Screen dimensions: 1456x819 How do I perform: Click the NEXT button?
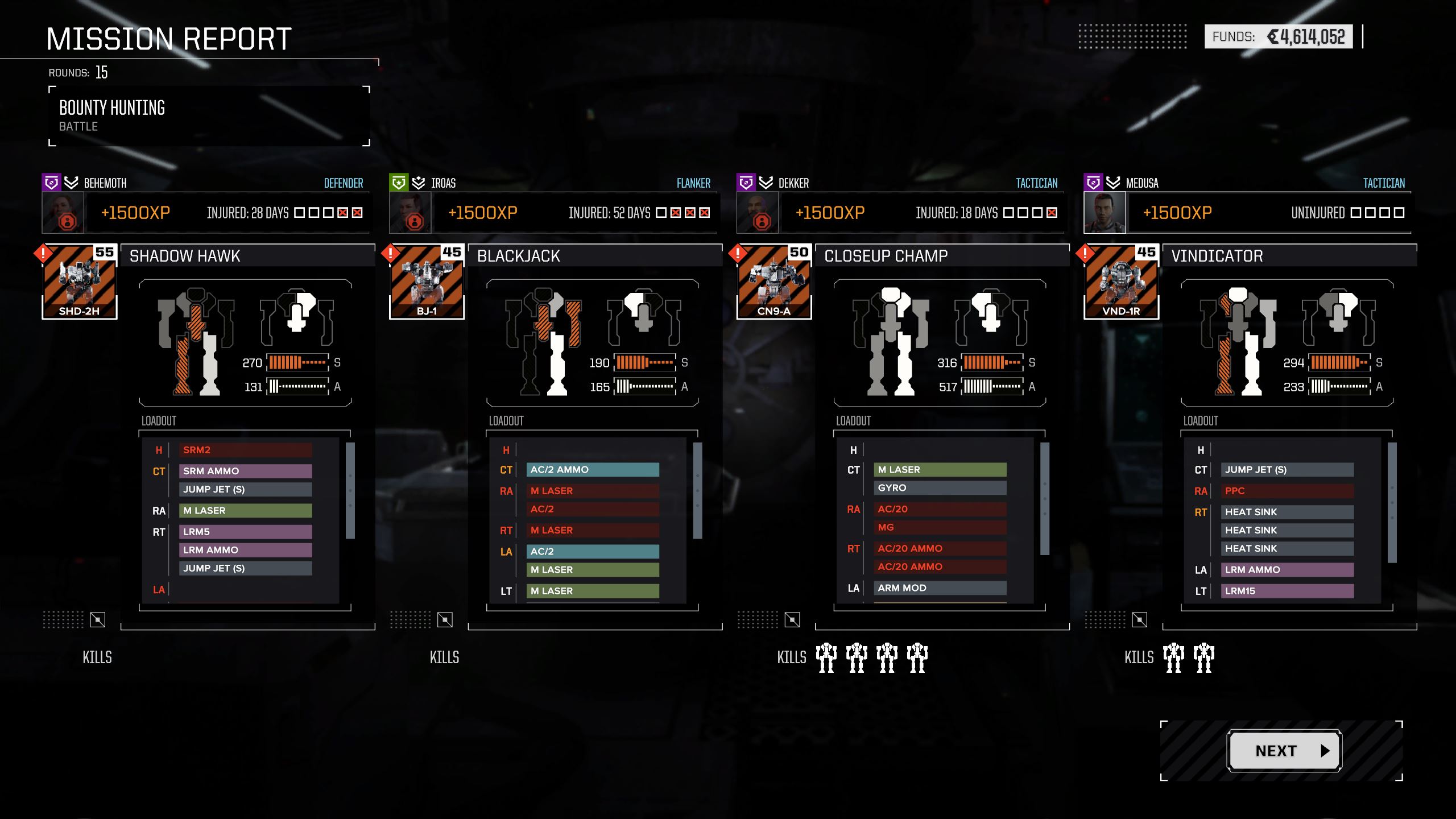pos(1284,751)
